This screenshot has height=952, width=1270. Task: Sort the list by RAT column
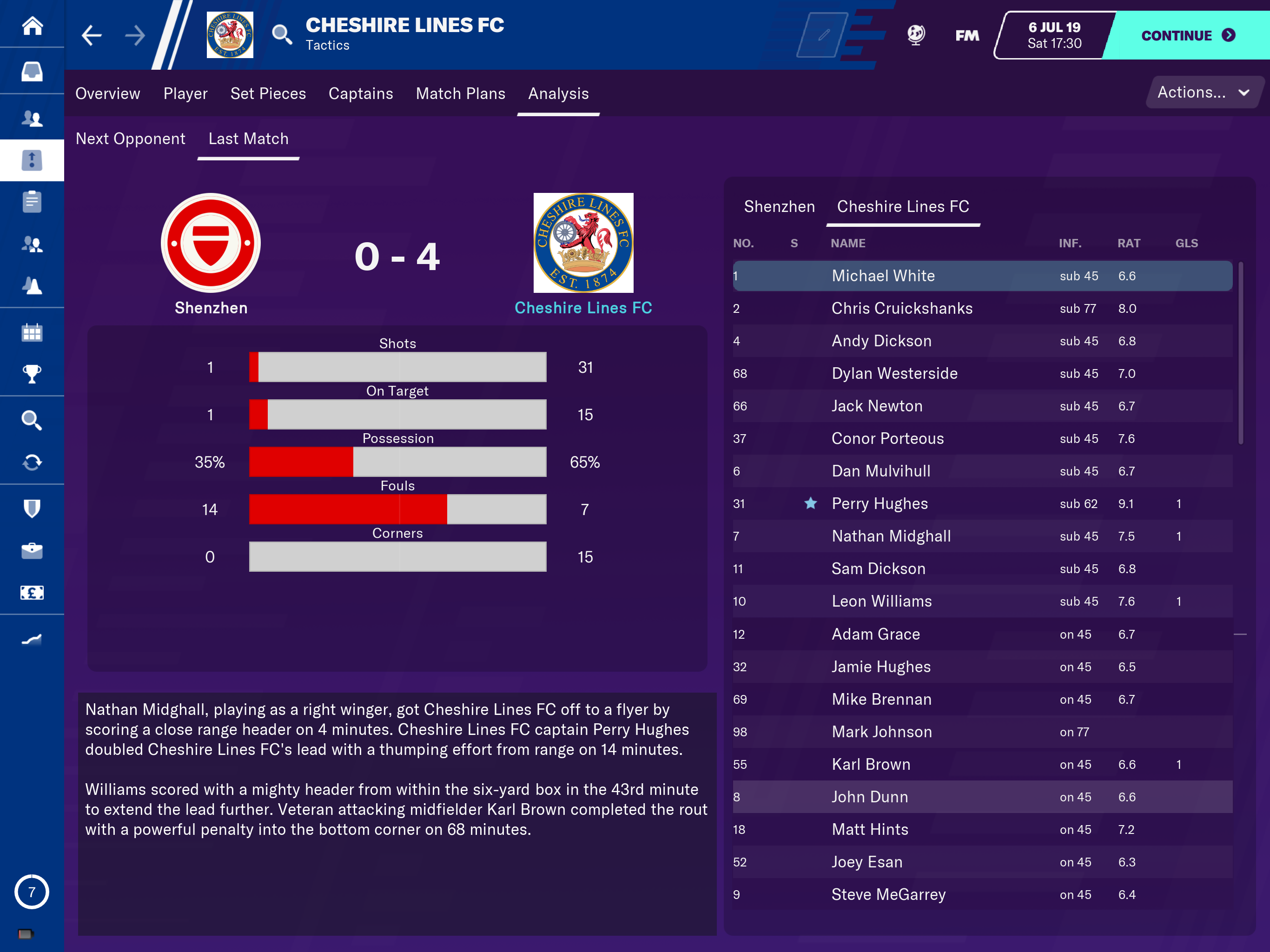(1128, 244)
